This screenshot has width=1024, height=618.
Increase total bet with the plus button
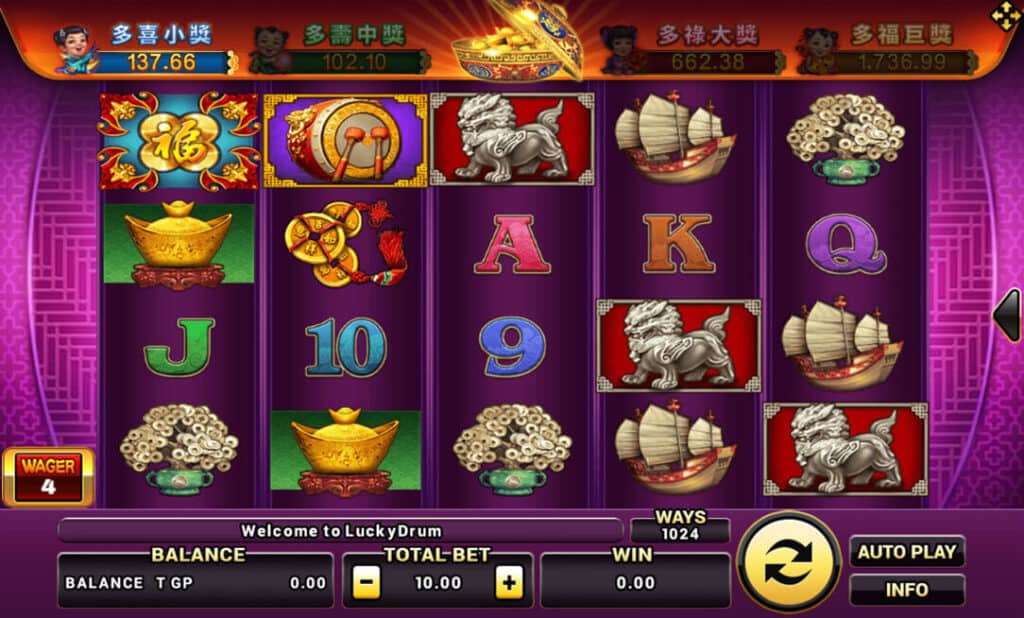coord(510,583)
